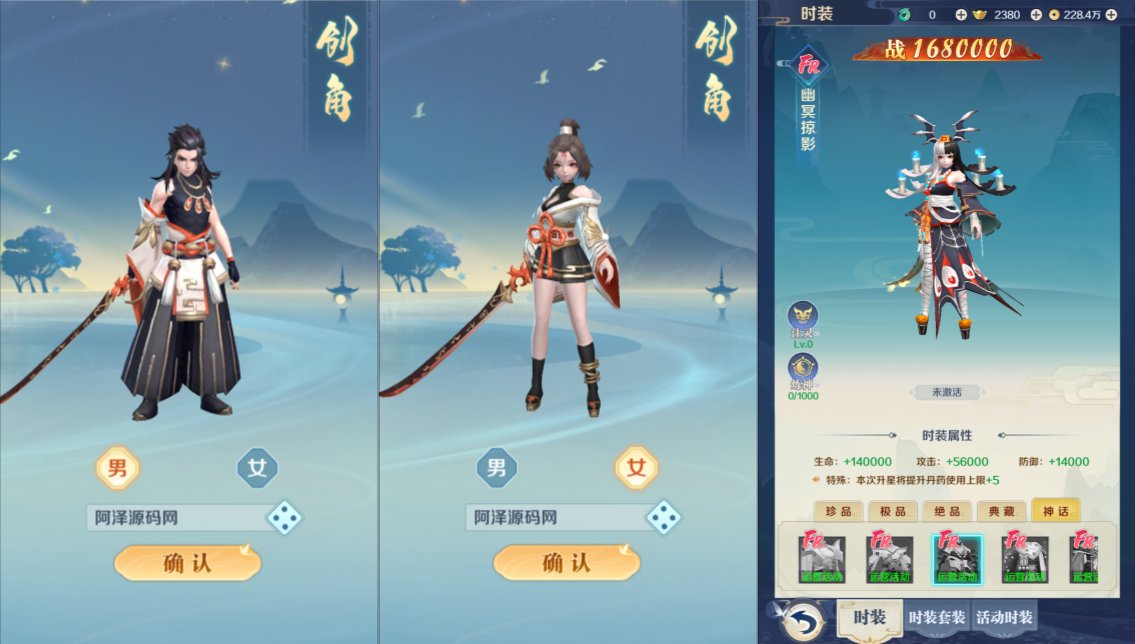The image size is (1135, 644).
Task: Open the 活动时装 bottom tab
Action: [x=1004, y=617]
